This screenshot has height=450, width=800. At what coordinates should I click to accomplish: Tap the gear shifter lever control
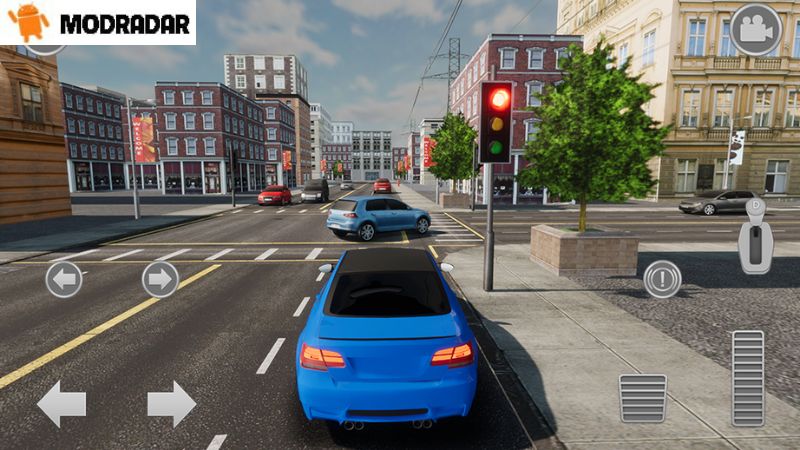(x=755, y=238)
